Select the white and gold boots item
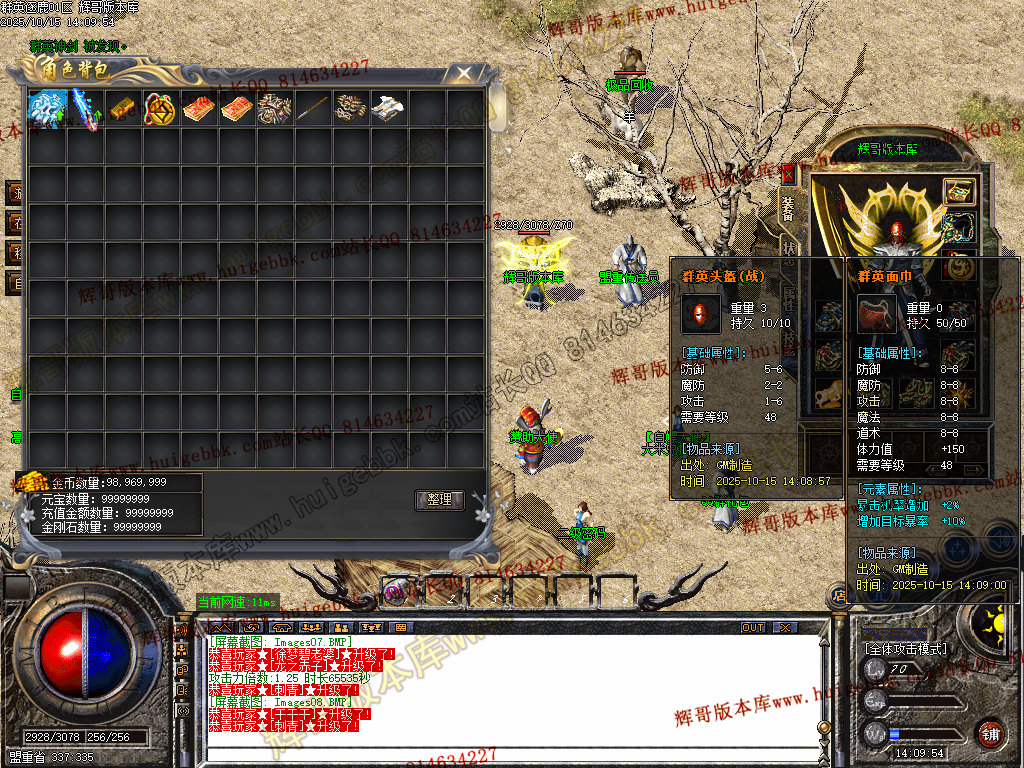Image resolution: width=1024 pixels, height=768 pixels. [x=389, y=109]
